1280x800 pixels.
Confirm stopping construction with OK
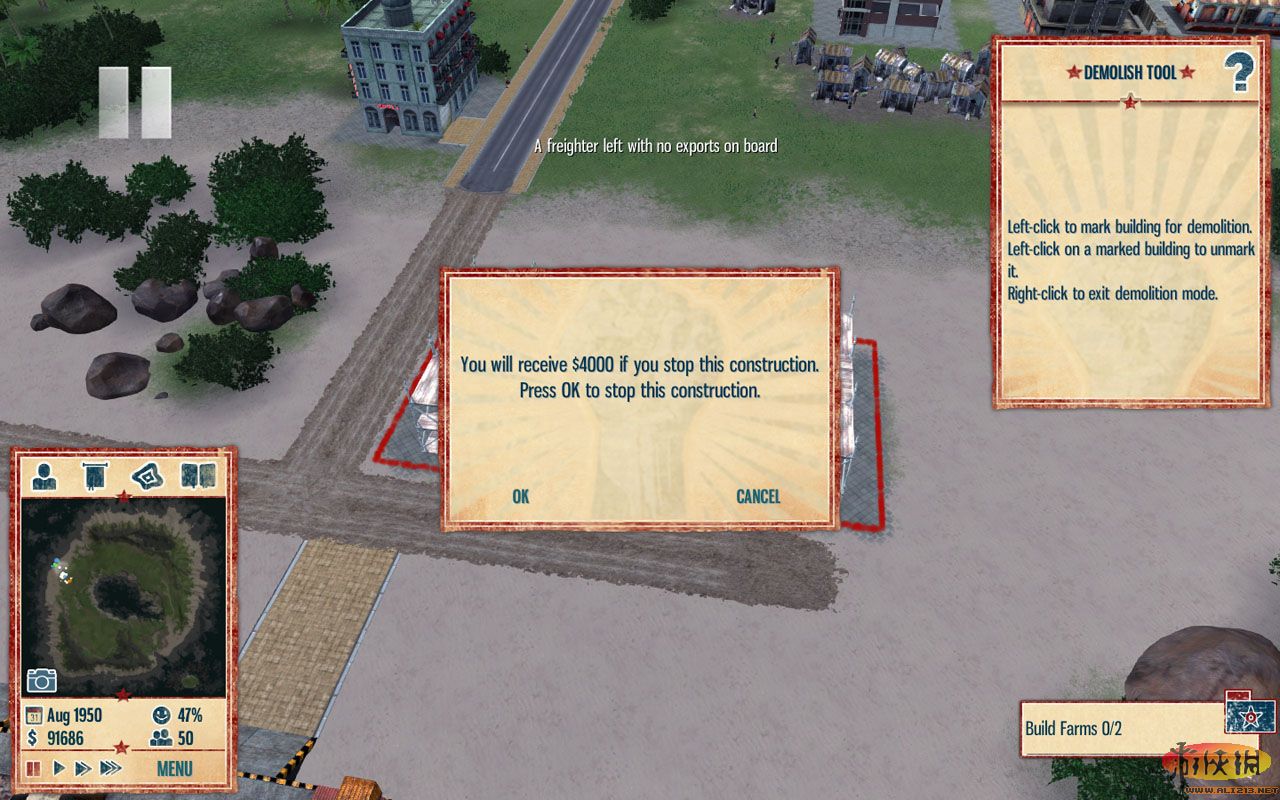[520, 497]
